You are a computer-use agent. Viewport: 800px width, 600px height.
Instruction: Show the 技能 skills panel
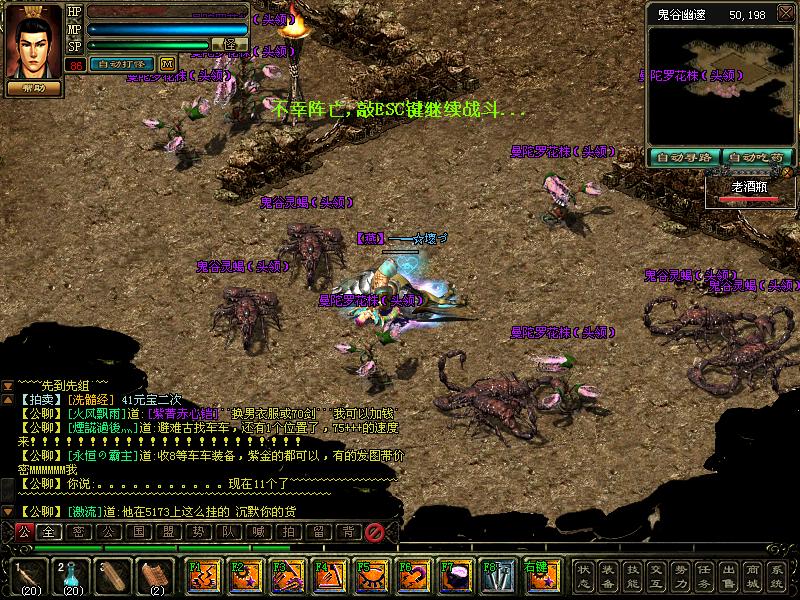[x=633, y=576]
